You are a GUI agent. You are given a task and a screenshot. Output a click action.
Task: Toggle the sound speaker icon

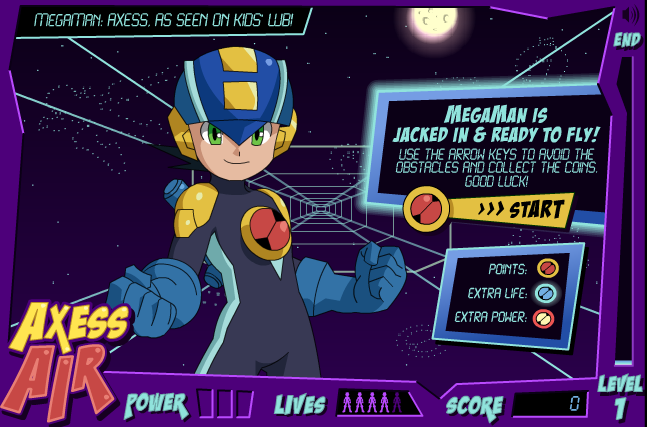click(630, 15)
